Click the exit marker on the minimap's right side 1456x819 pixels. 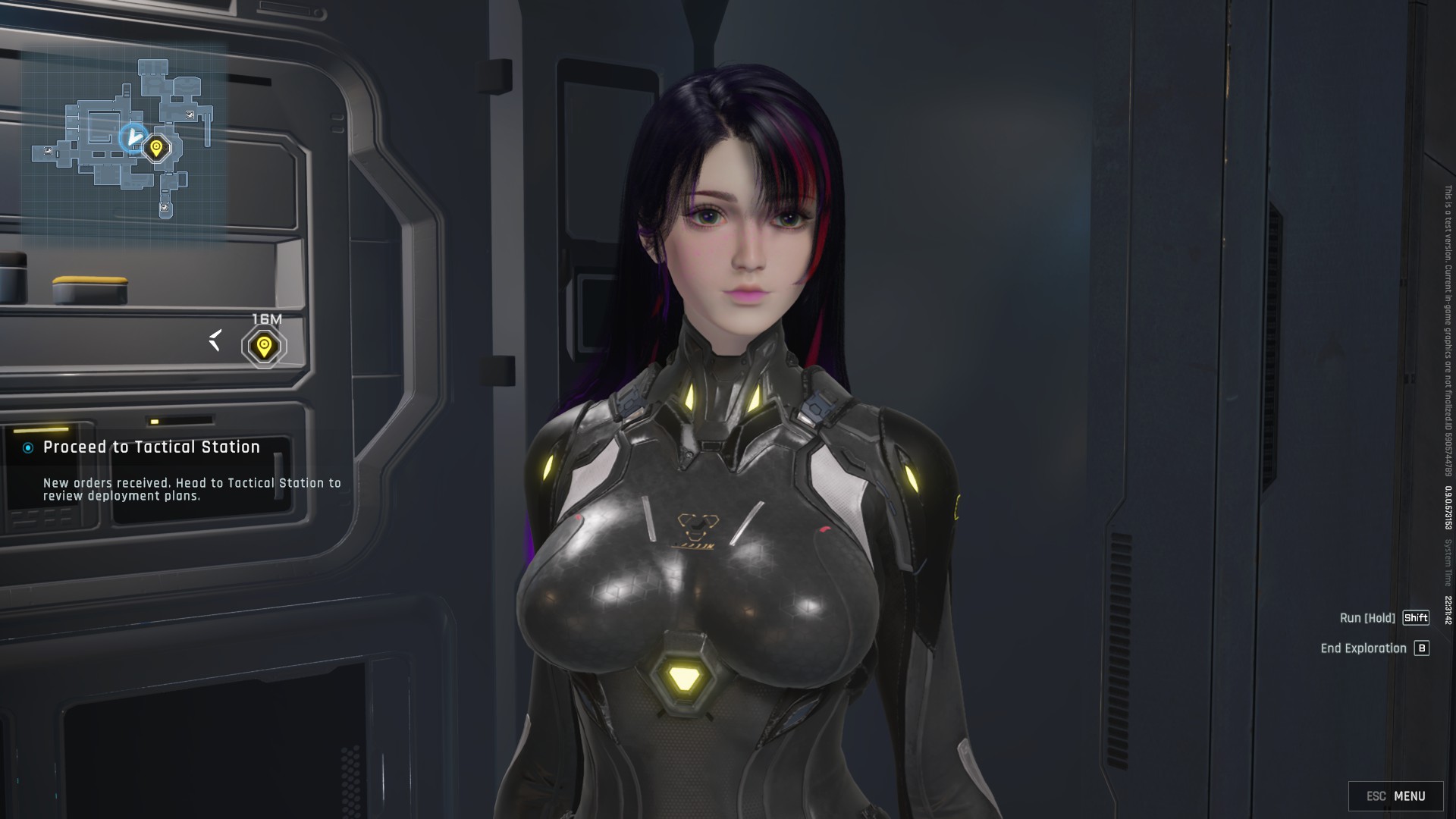(x=190, y=115)
